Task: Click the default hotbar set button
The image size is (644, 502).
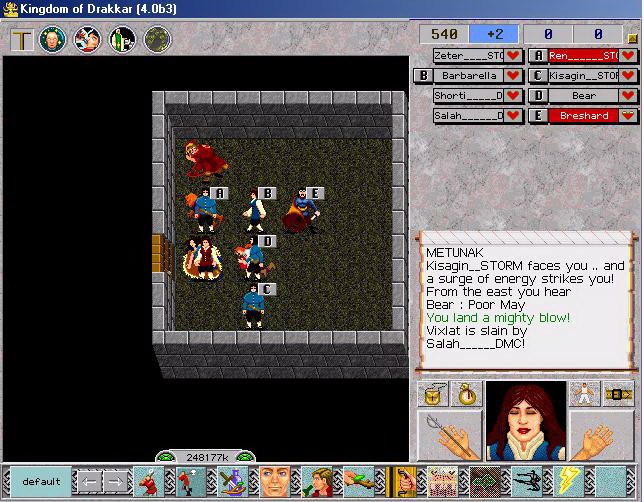Action: (41, 482)
